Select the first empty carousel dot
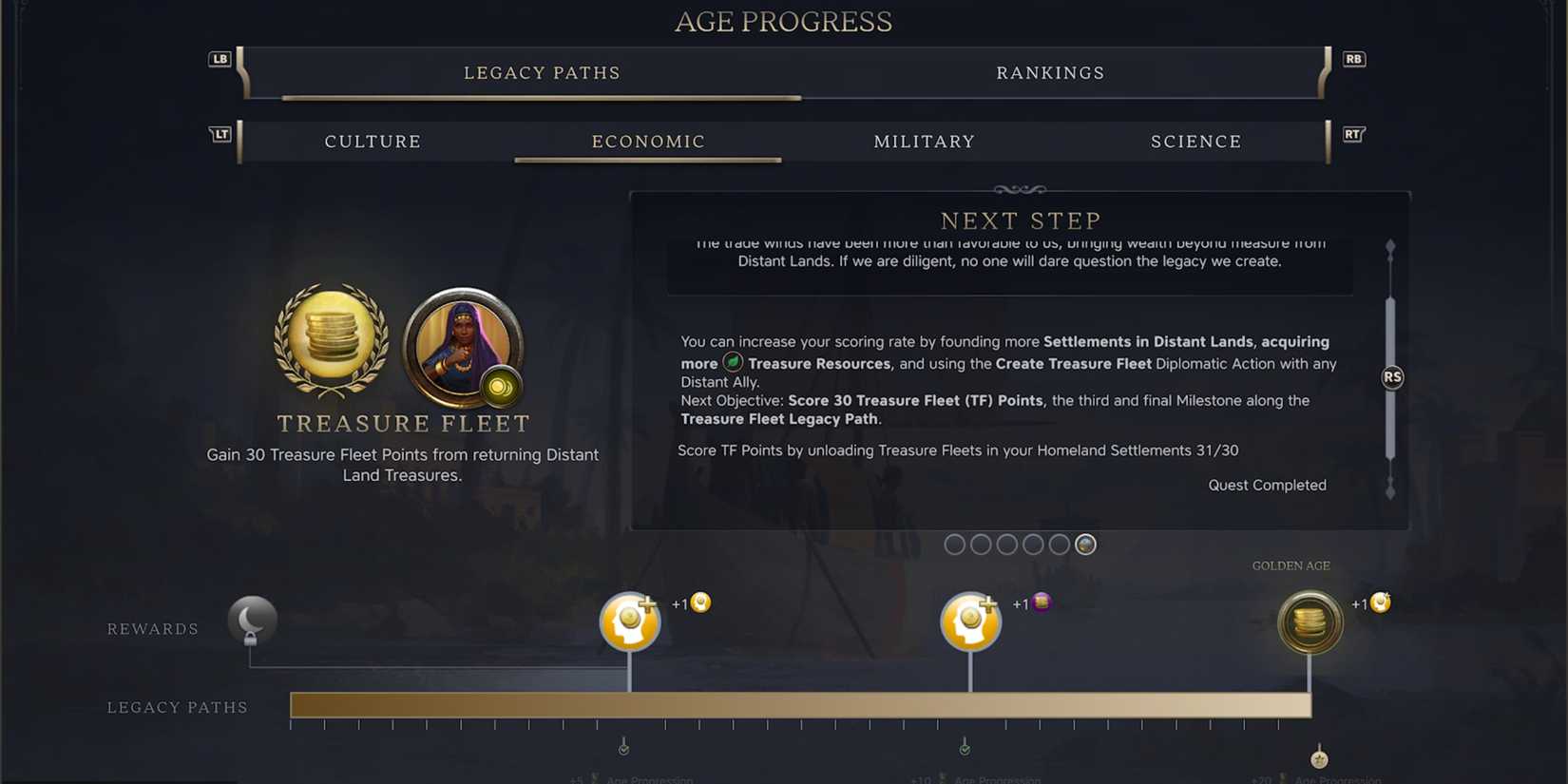This screenshot has width=1568, height=784. coord(954,544)
